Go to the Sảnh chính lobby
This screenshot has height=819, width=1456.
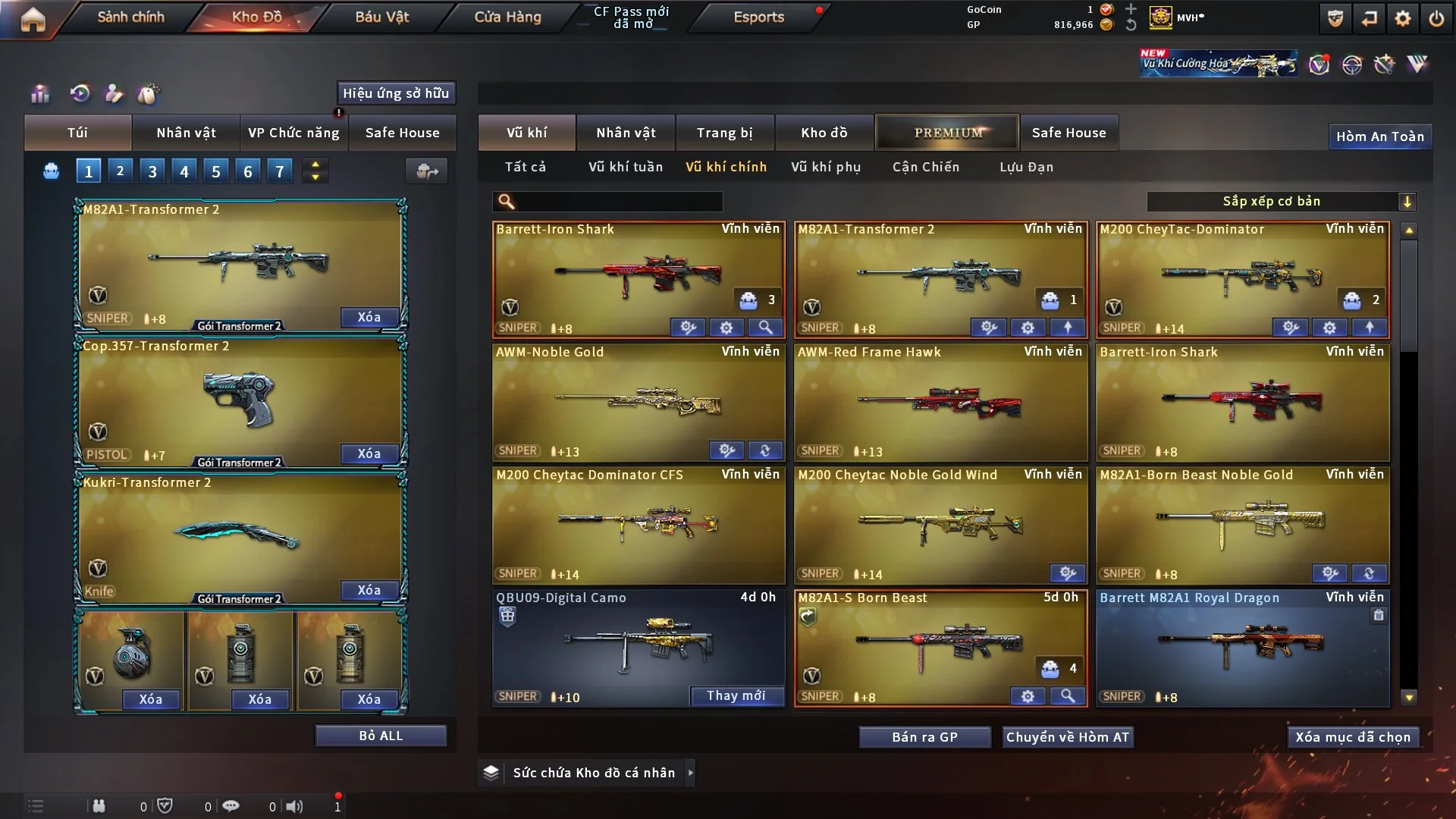tap(130, 17)
